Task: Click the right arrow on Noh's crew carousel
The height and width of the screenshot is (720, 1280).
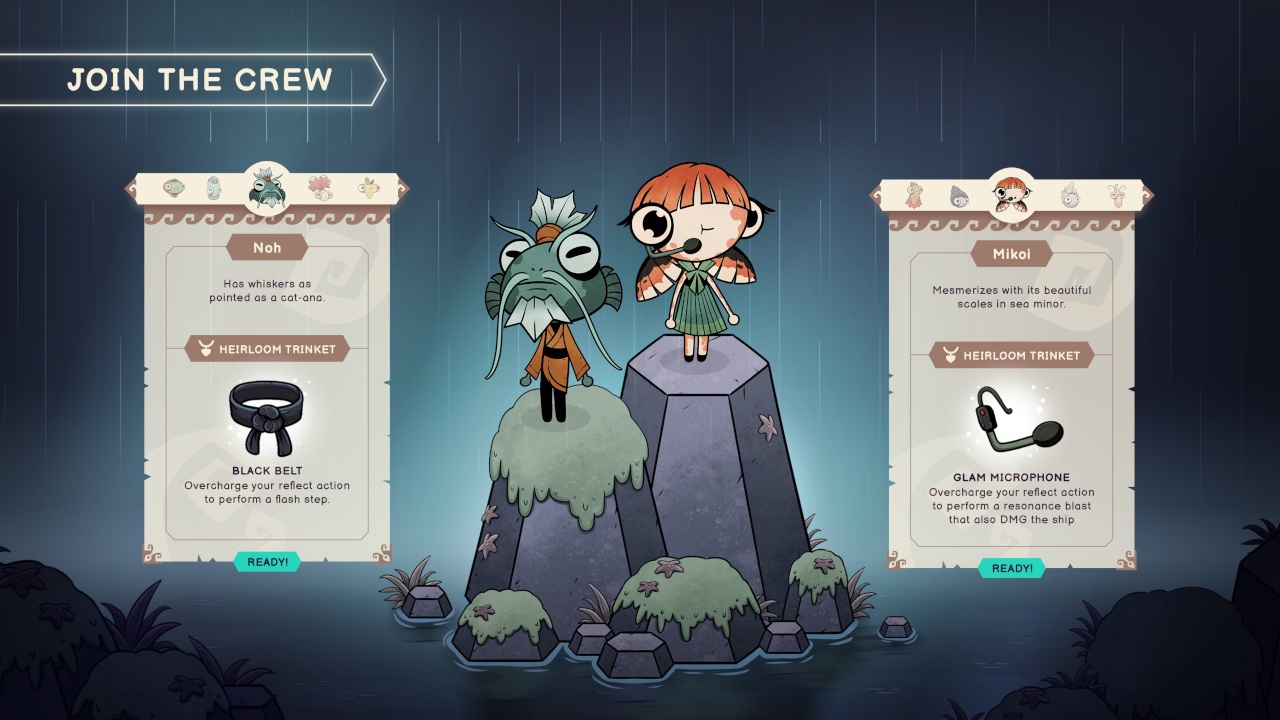Action: 404,188
